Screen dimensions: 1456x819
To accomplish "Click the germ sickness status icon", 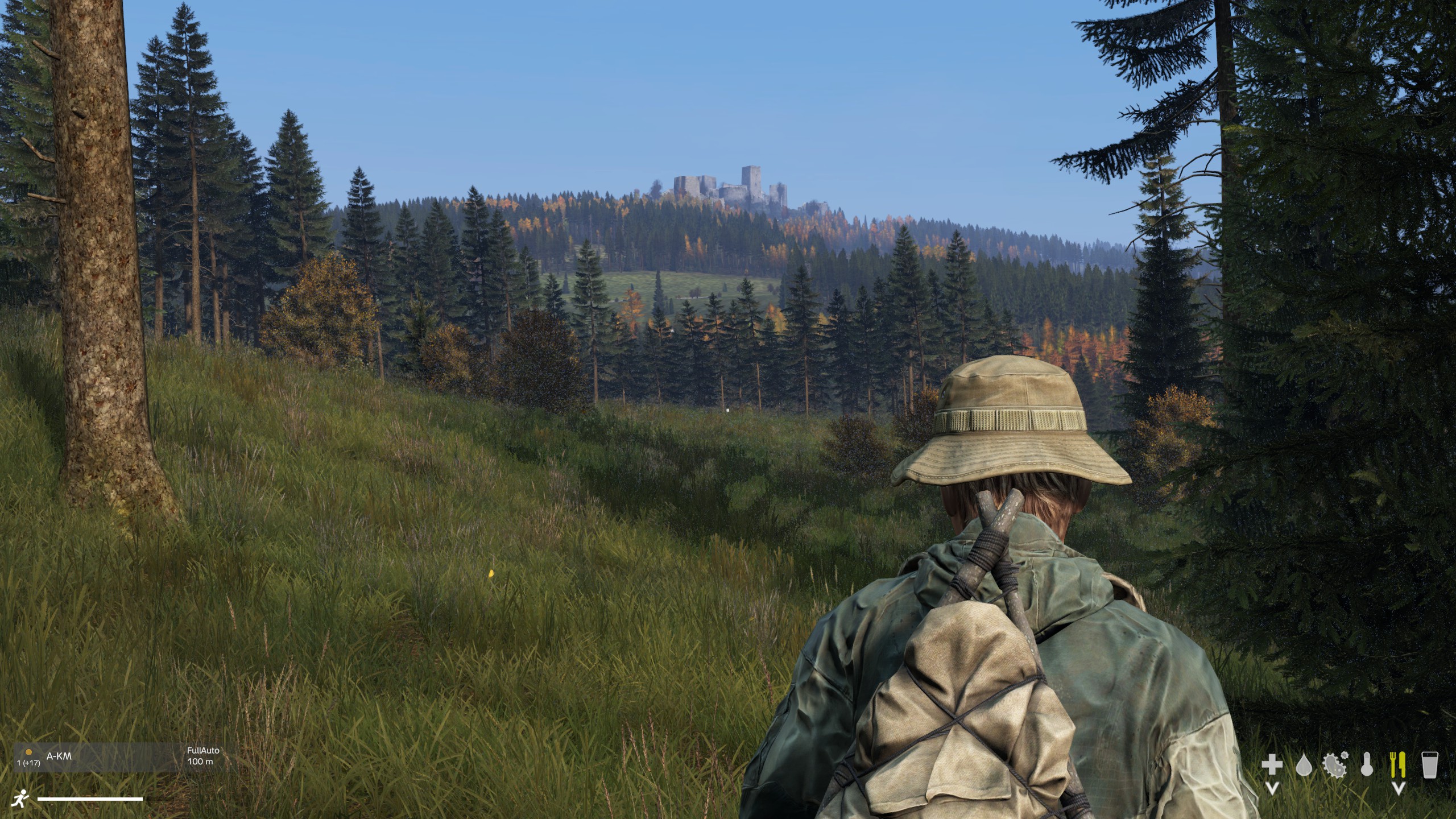I will tap(1335, 764).
